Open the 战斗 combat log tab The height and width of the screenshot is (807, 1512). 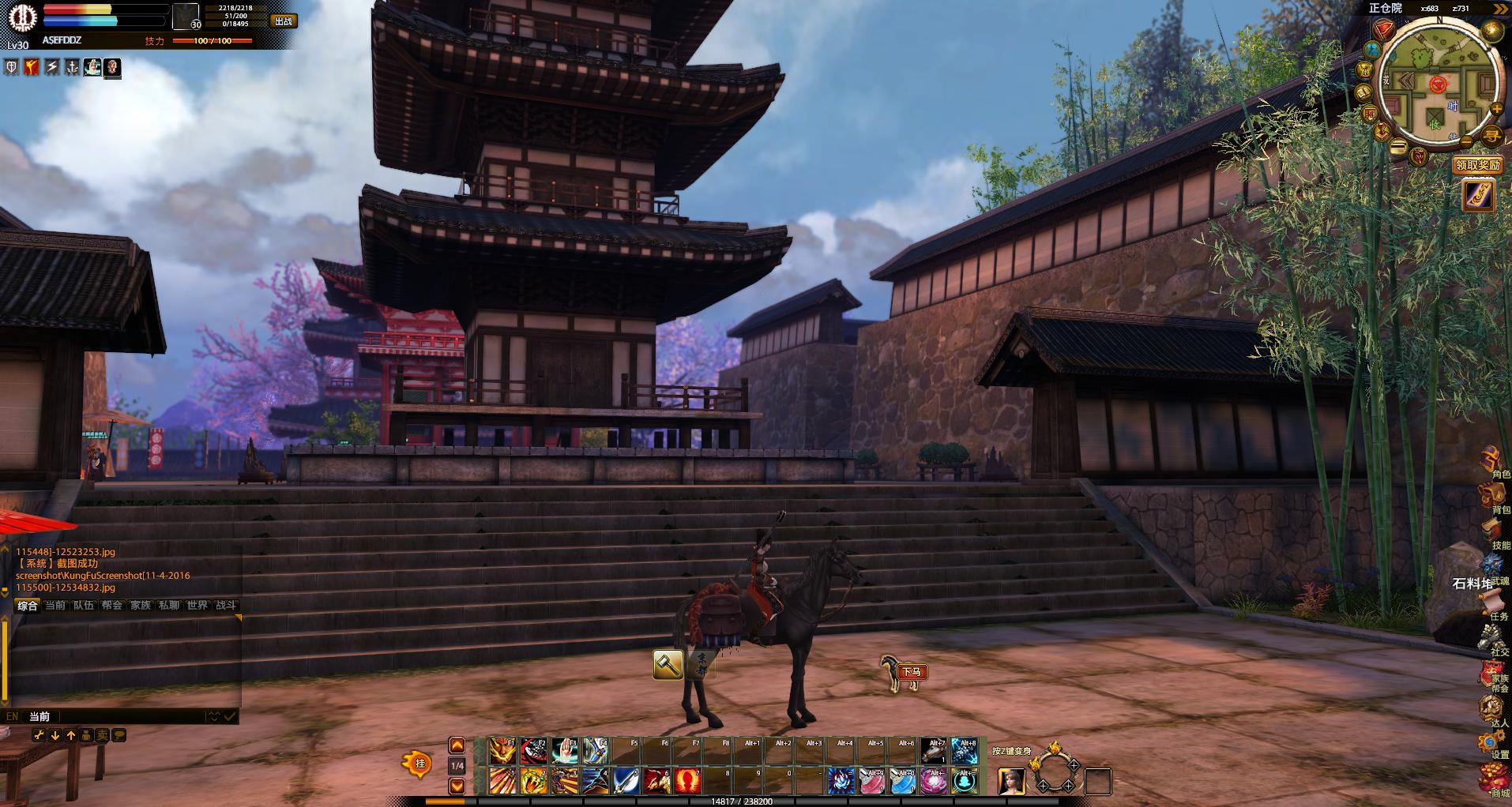tap(225, 606)
